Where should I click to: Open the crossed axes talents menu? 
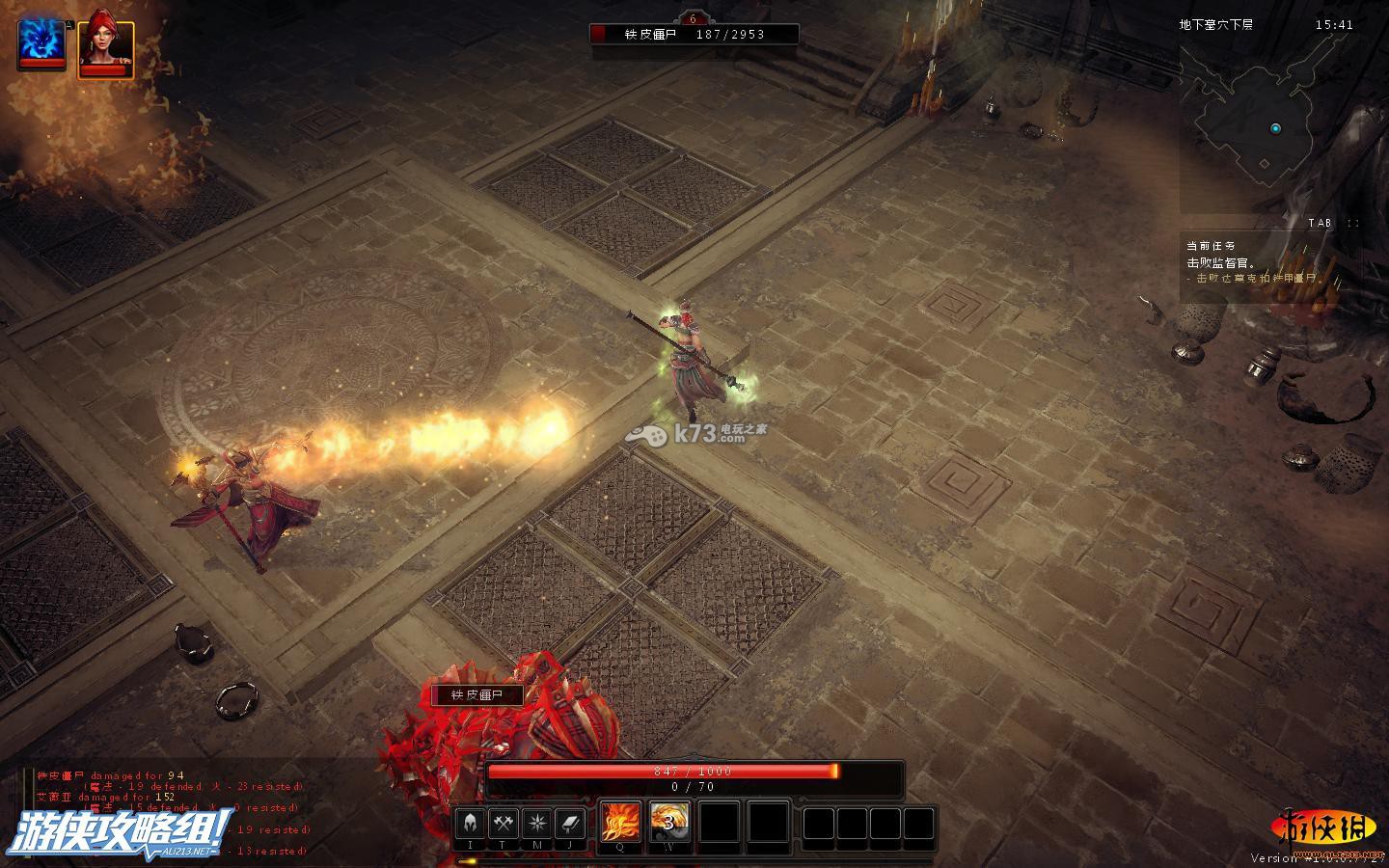coord(504,823)
